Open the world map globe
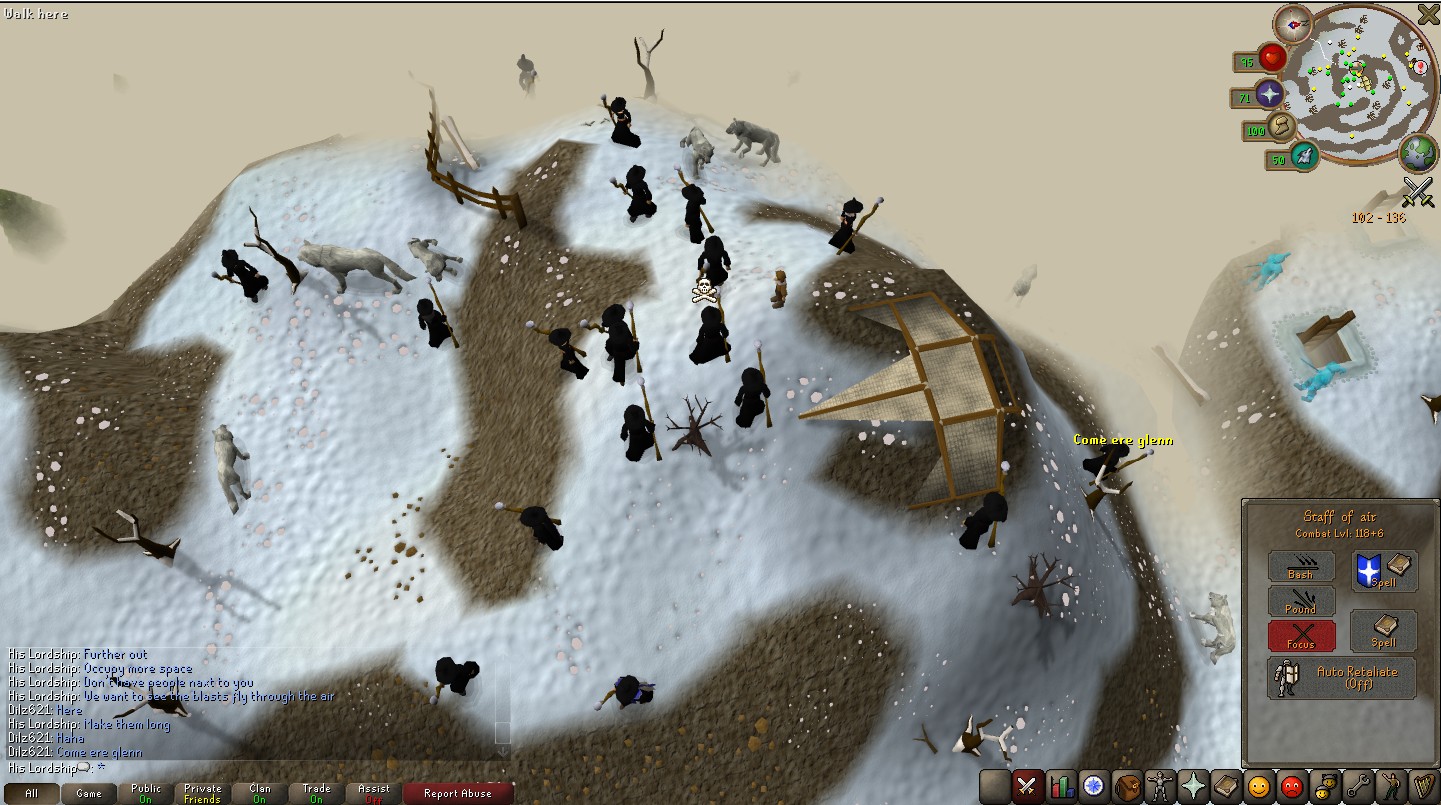Screen dimensions: 1441x805 tap(1417, 153)
